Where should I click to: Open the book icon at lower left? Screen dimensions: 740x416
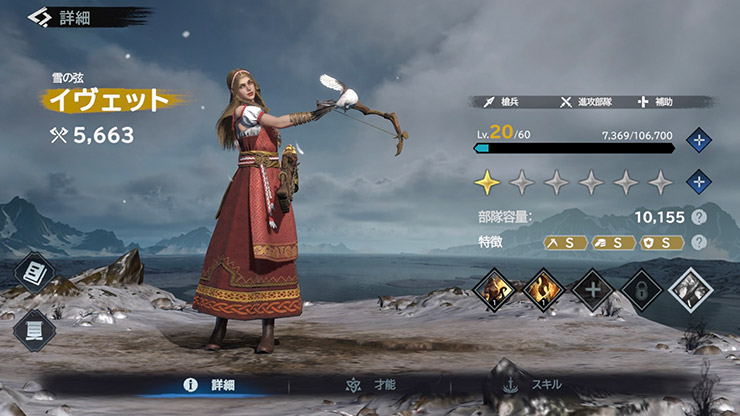pyautogui.click(x=34, y=330)
